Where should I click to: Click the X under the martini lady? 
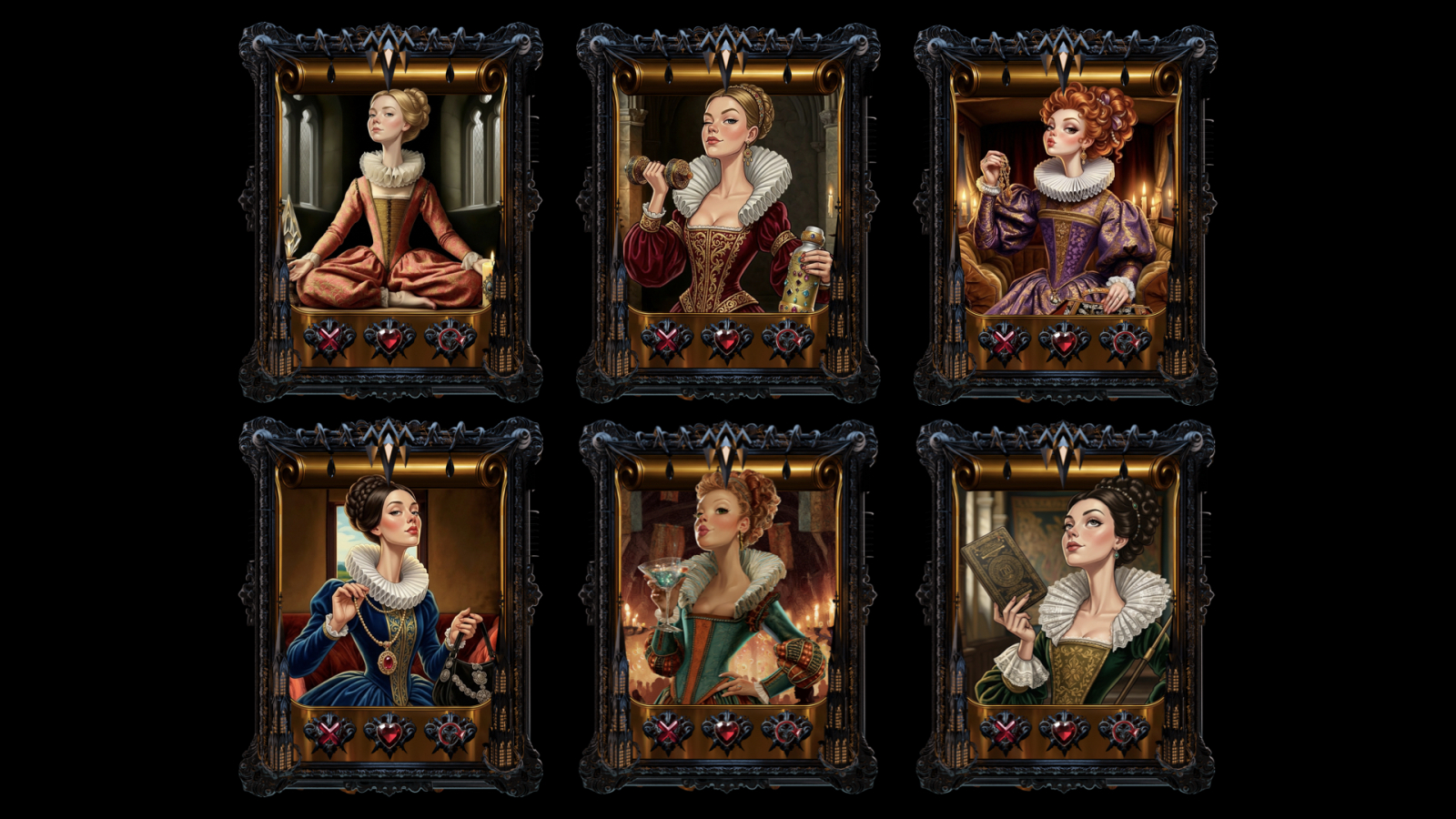(667, 731)
